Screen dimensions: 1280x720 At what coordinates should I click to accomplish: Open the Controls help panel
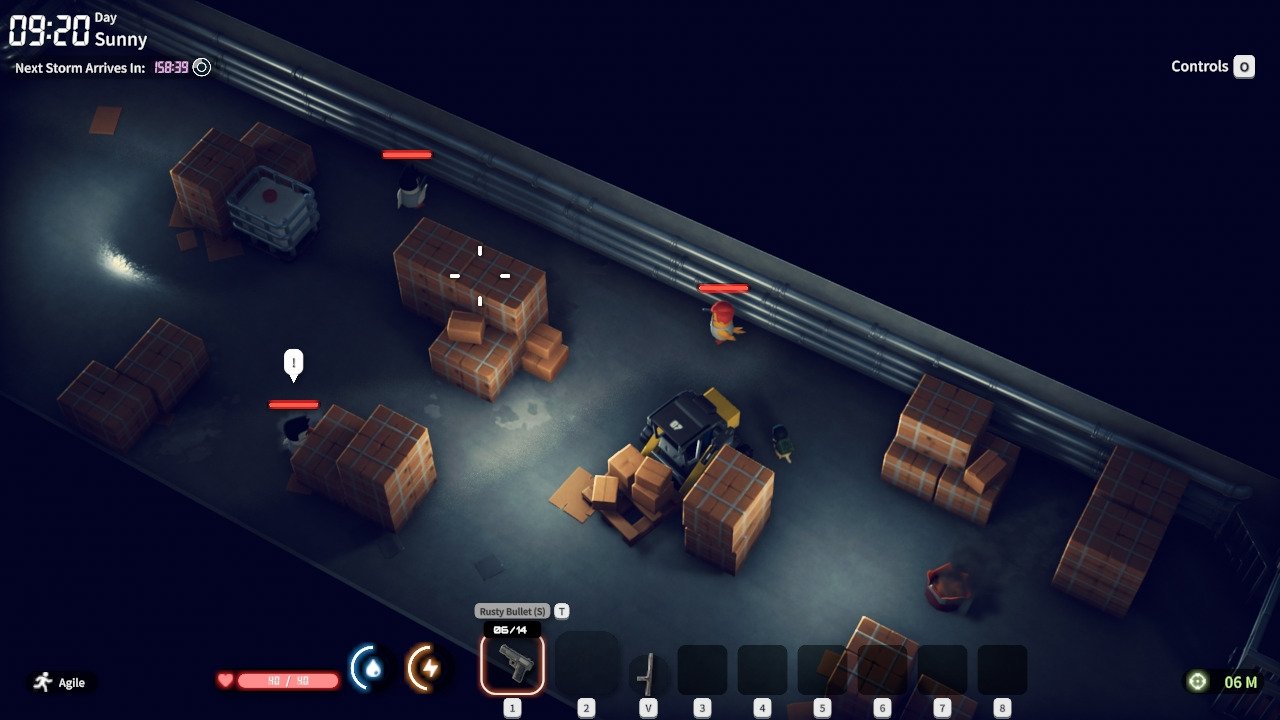[1212, 67]
